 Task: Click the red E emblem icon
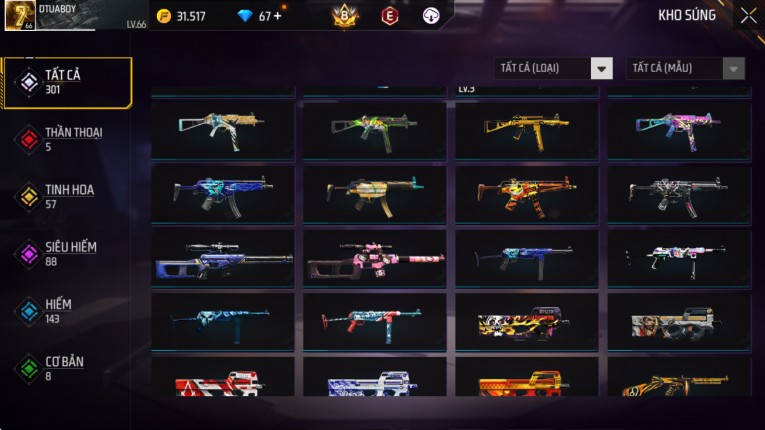pos(389,16)
